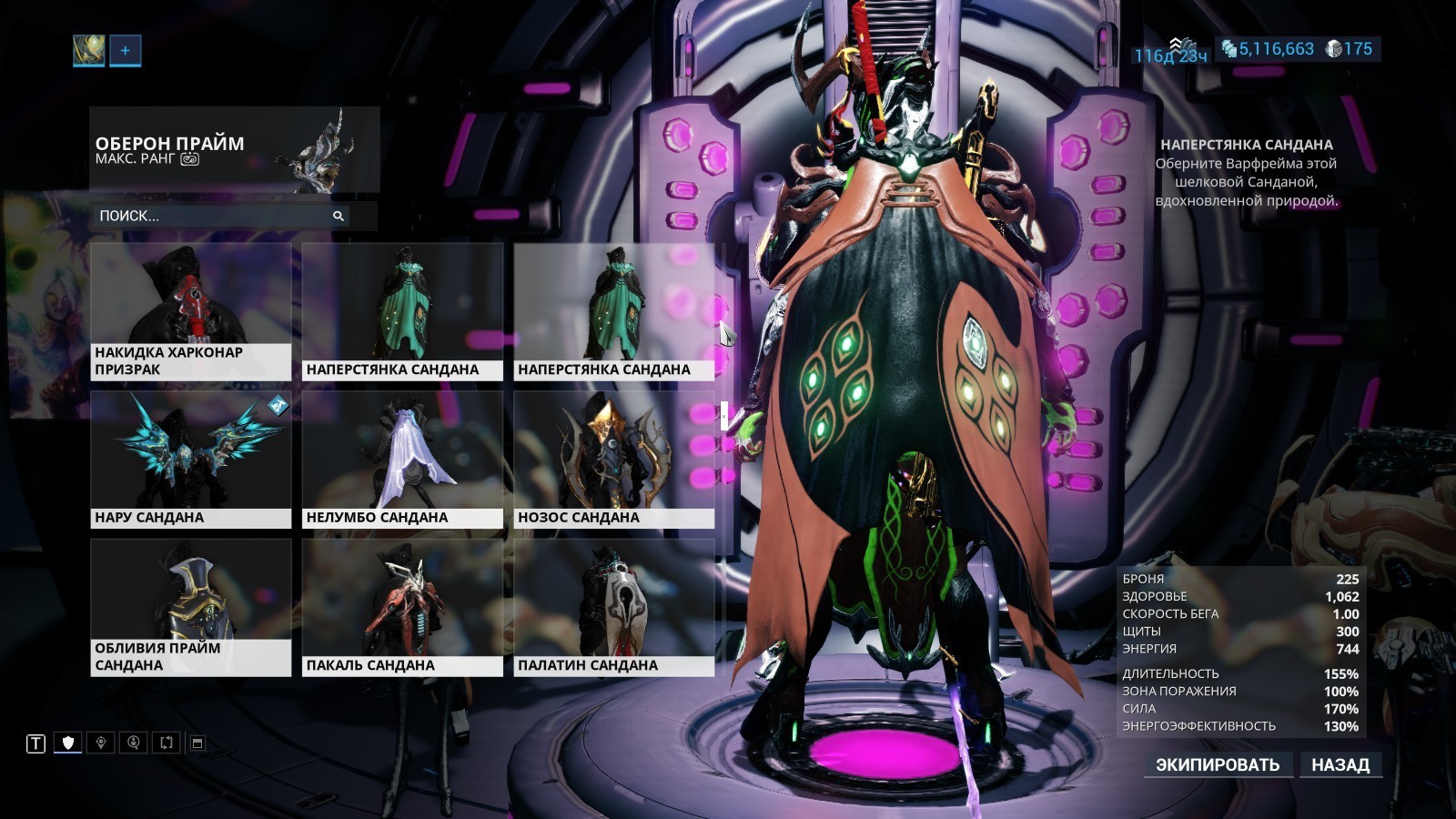Pick the white Нелумбо Сандана
This screenshot has height=819, width=1456.
coord(402,460)
